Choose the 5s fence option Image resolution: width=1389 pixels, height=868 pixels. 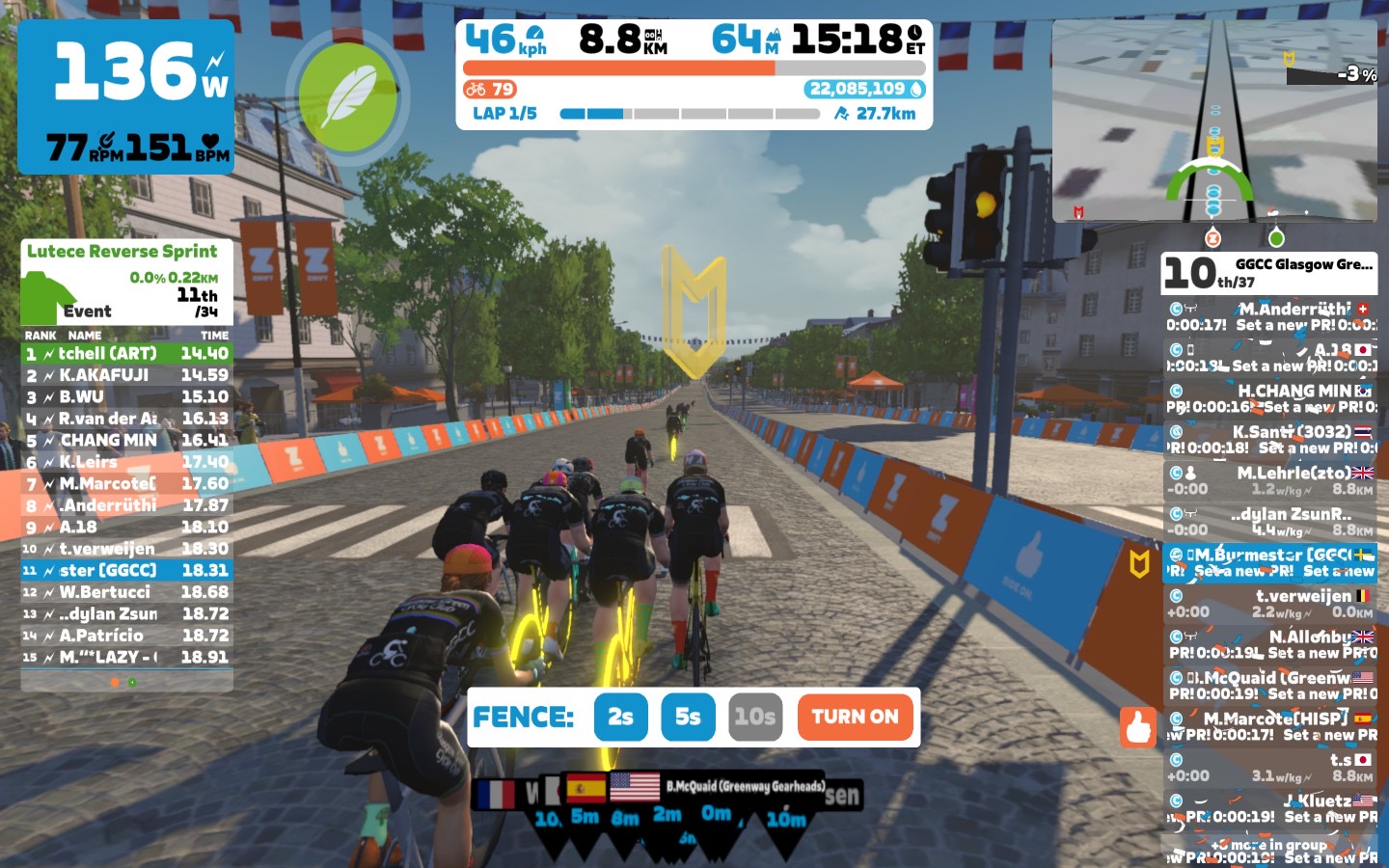pyautogui.click(x=688, y=717)
